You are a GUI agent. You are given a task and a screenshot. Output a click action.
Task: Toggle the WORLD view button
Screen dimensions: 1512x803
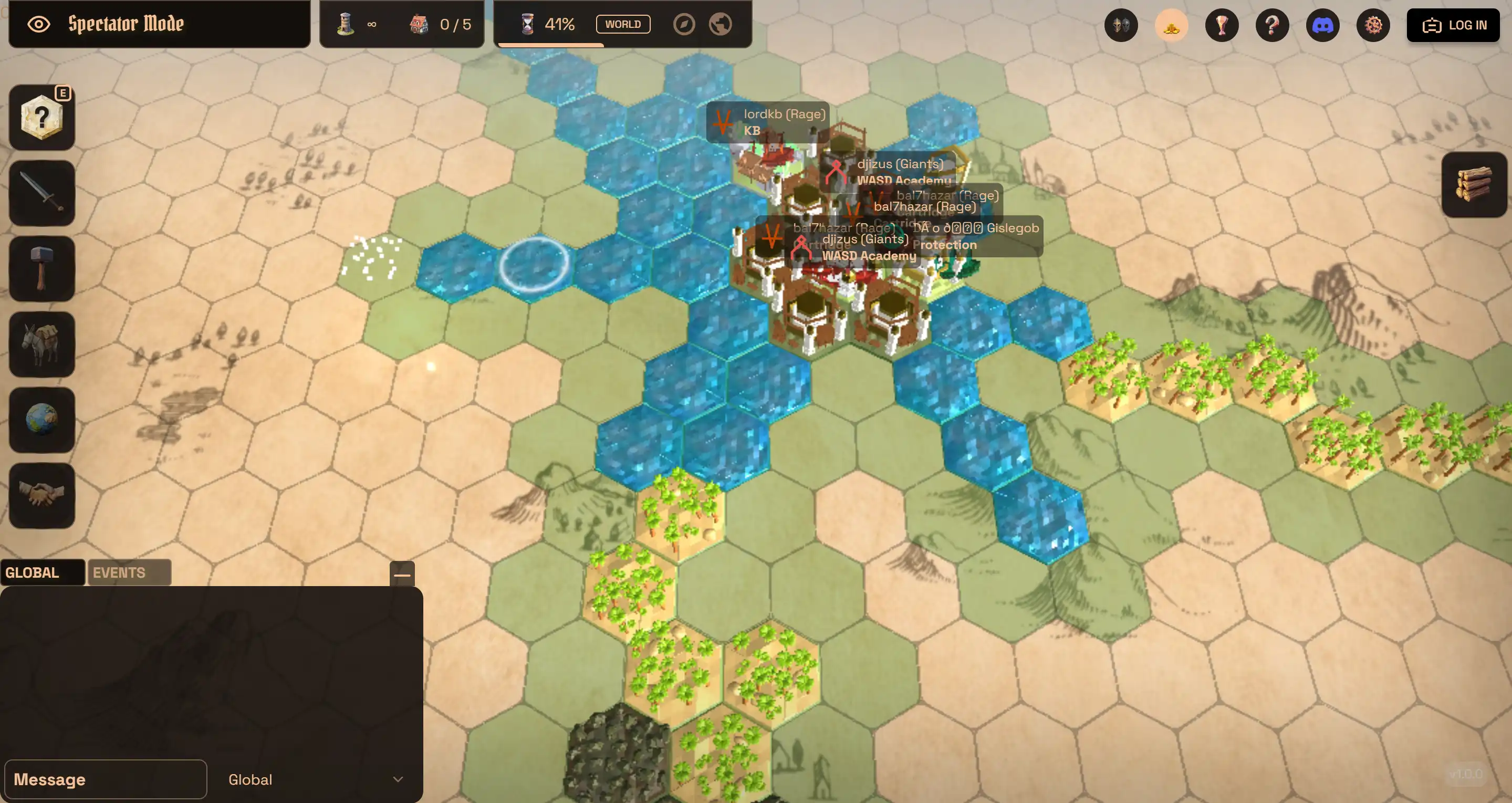(x=623, y=24)
